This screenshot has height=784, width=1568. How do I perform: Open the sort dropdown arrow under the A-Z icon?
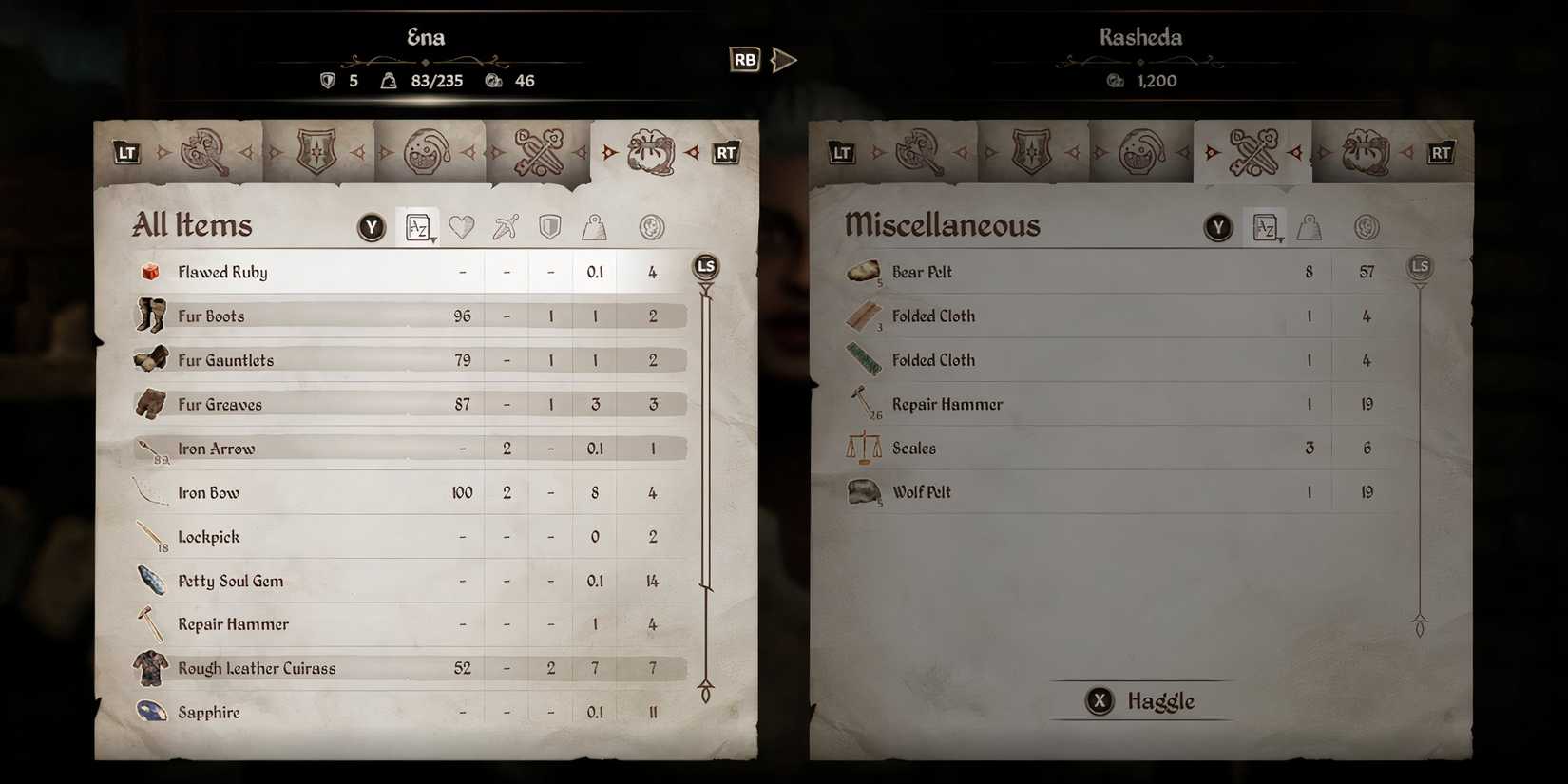point(432,239)
